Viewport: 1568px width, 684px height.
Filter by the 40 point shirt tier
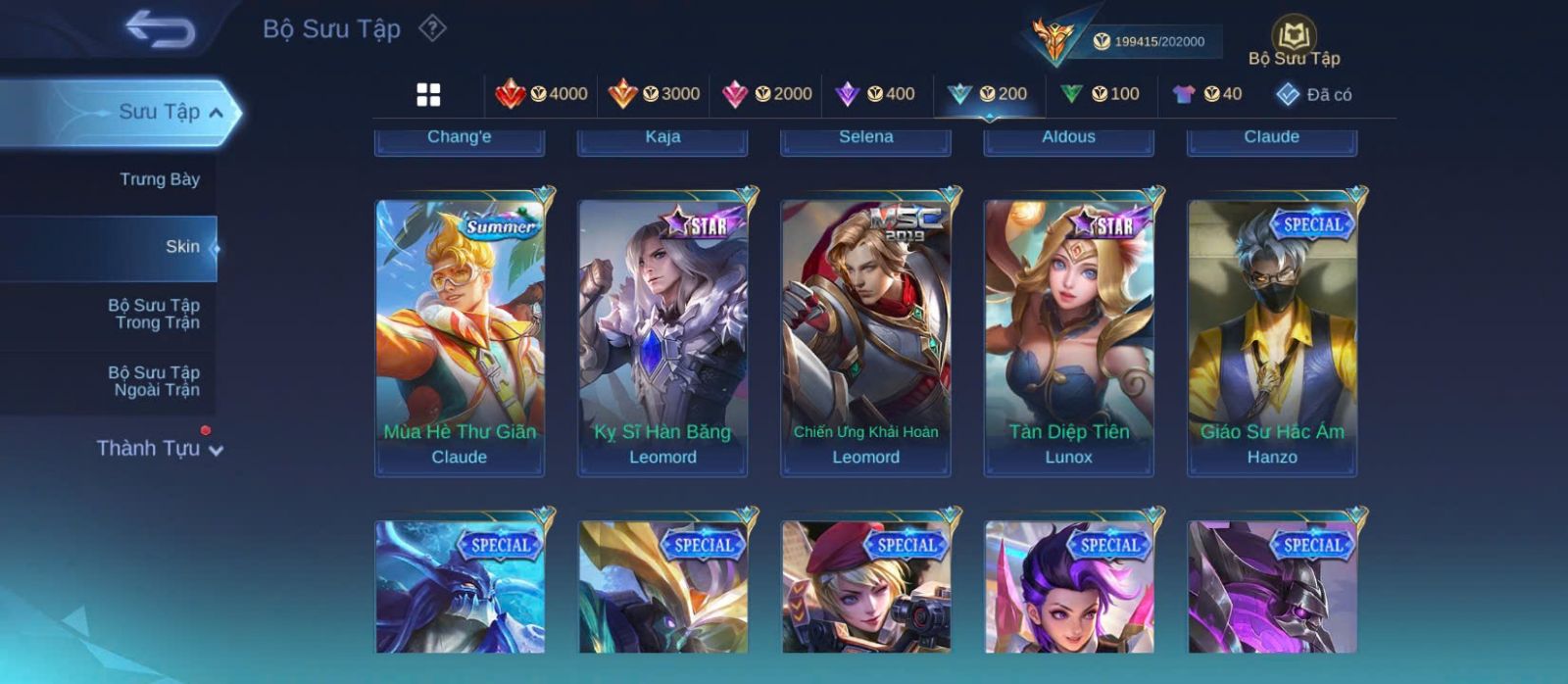(1207, 94)
